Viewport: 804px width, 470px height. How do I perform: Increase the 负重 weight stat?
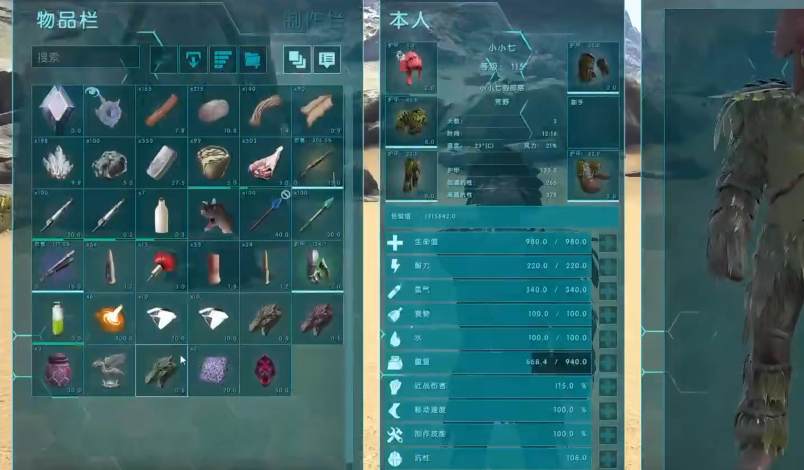608,361
